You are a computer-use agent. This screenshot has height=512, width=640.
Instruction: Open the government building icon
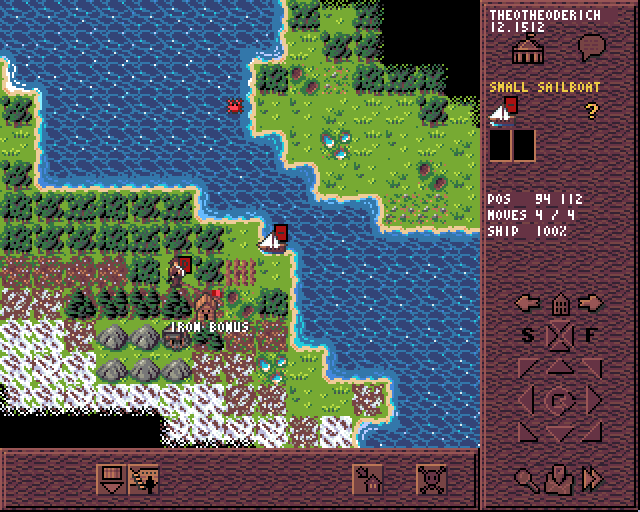pyautogui.click(x=525, y=49)
